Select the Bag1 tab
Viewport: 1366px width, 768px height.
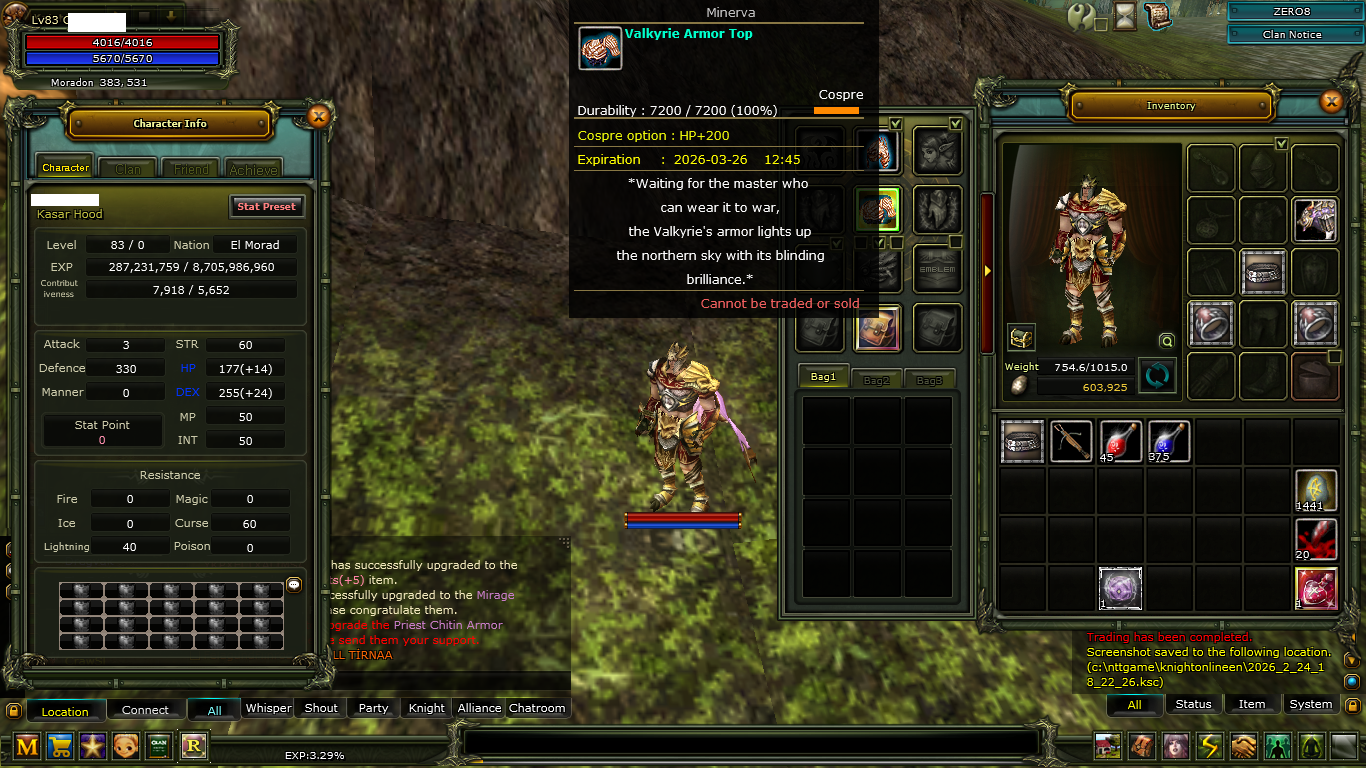click(x=823, y=377)
